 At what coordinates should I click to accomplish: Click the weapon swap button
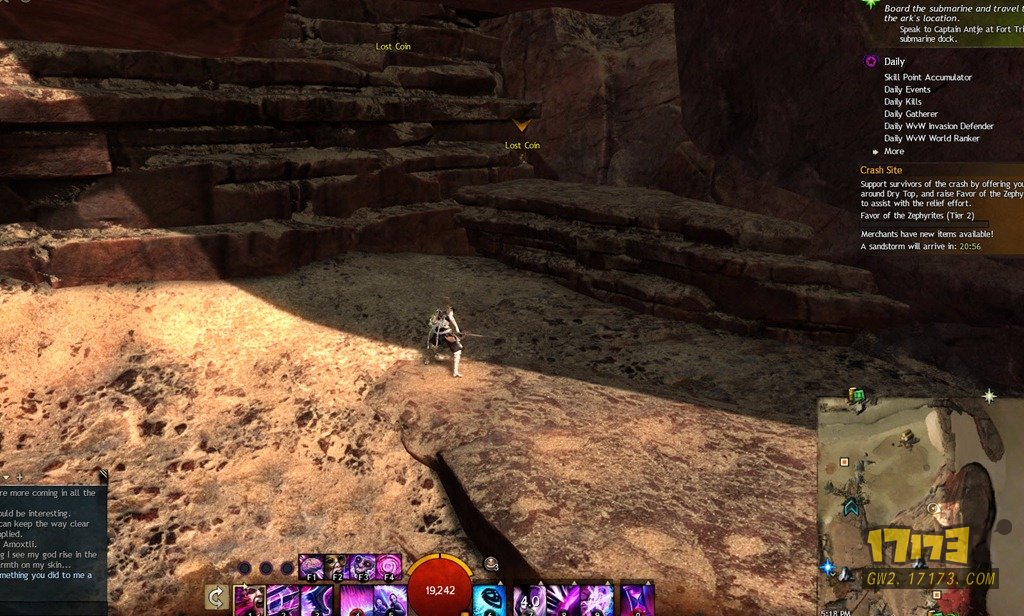[x=215, y=598]
